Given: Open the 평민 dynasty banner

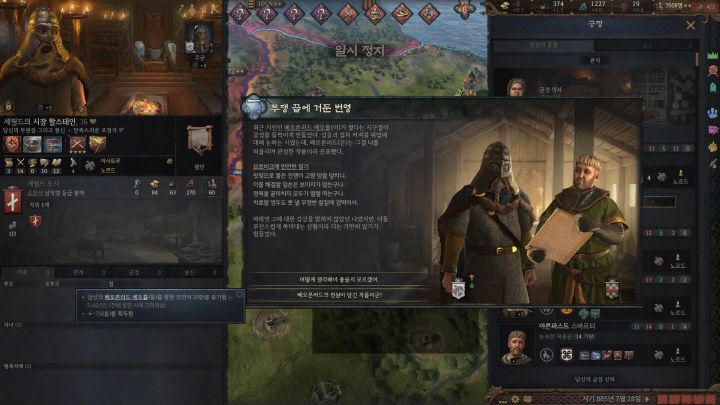Looking at the screenshot, I should (199, 140).
